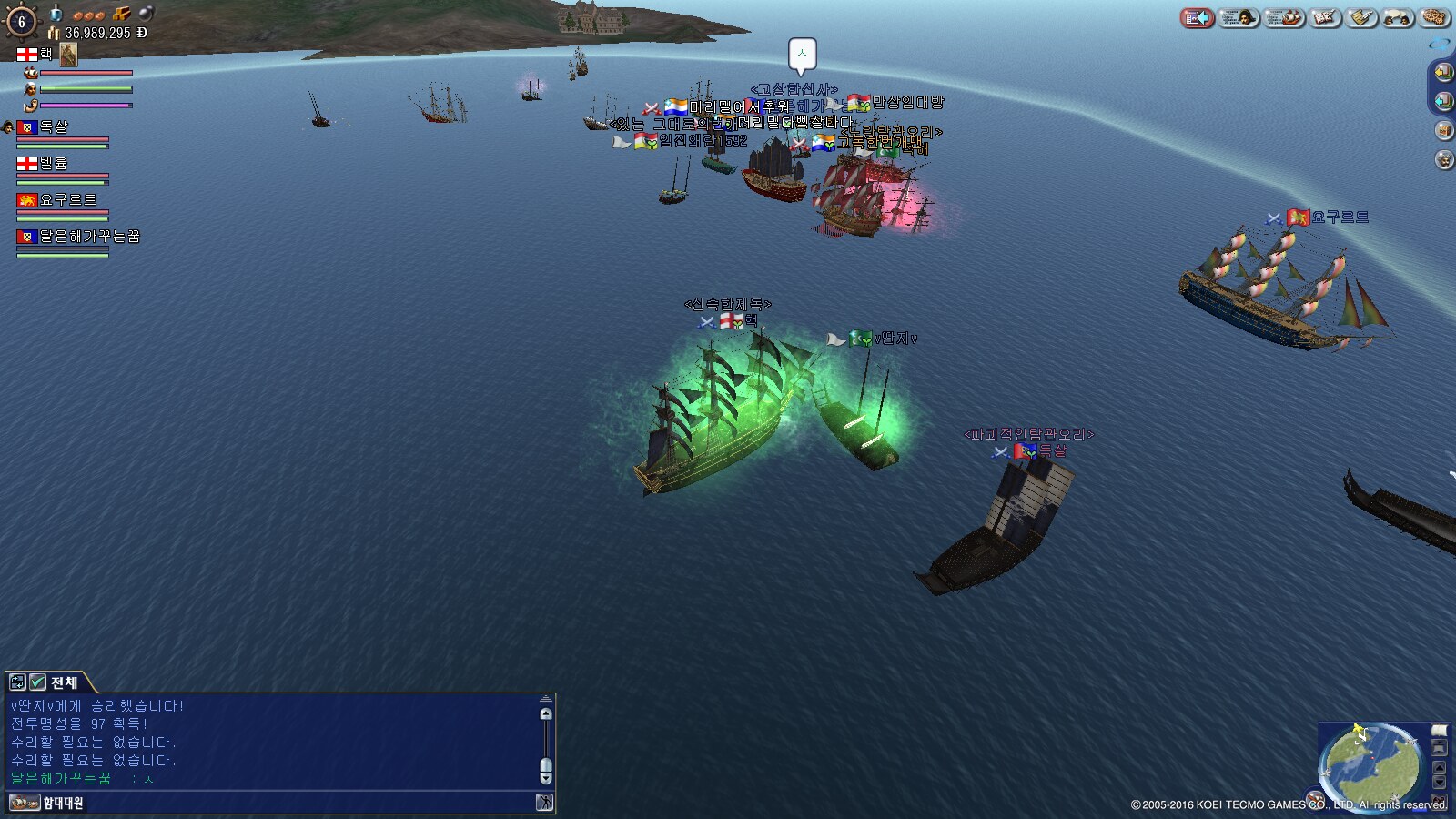Open the speech bubbles communication menu
Image resolution: width=1456 pixels, height=819 pixels.
pyautogui.click(x=1399, y=17)
